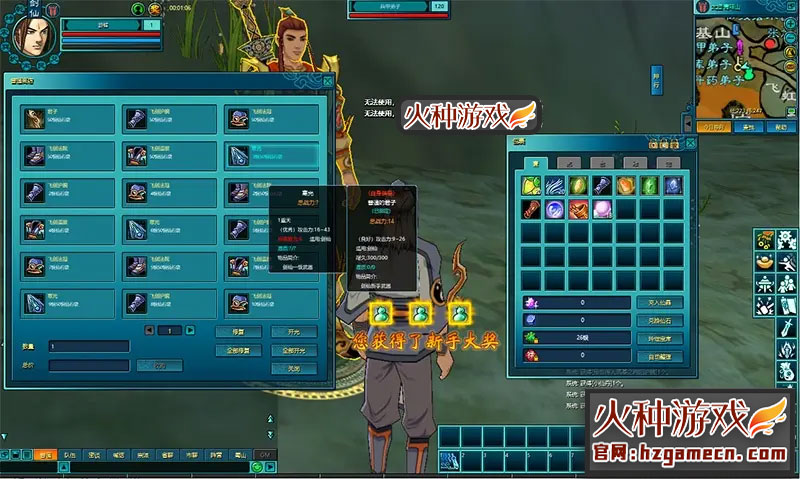The height and width of the screenshot is (479, 800).
Task: Click the 兑换仙石 button in bag
Action: [659, 320]
